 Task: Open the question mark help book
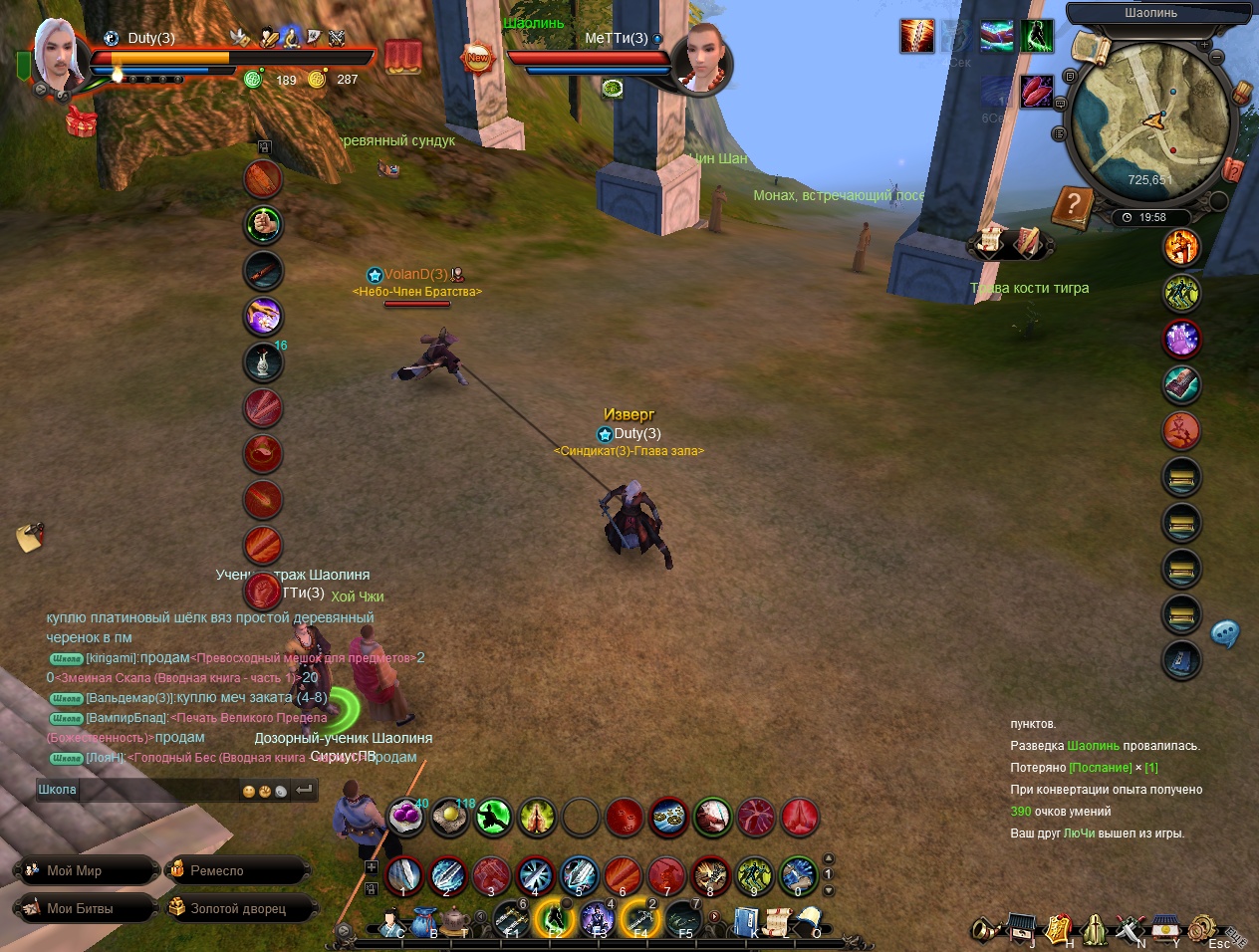(x=1073, y=206)
